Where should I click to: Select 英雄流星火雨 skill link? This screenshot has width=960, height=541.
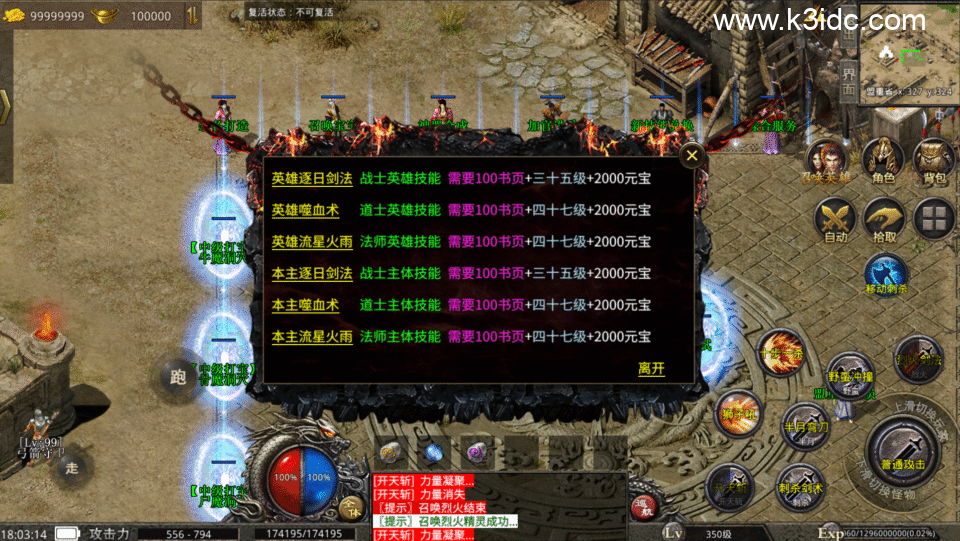click(312, 242)
